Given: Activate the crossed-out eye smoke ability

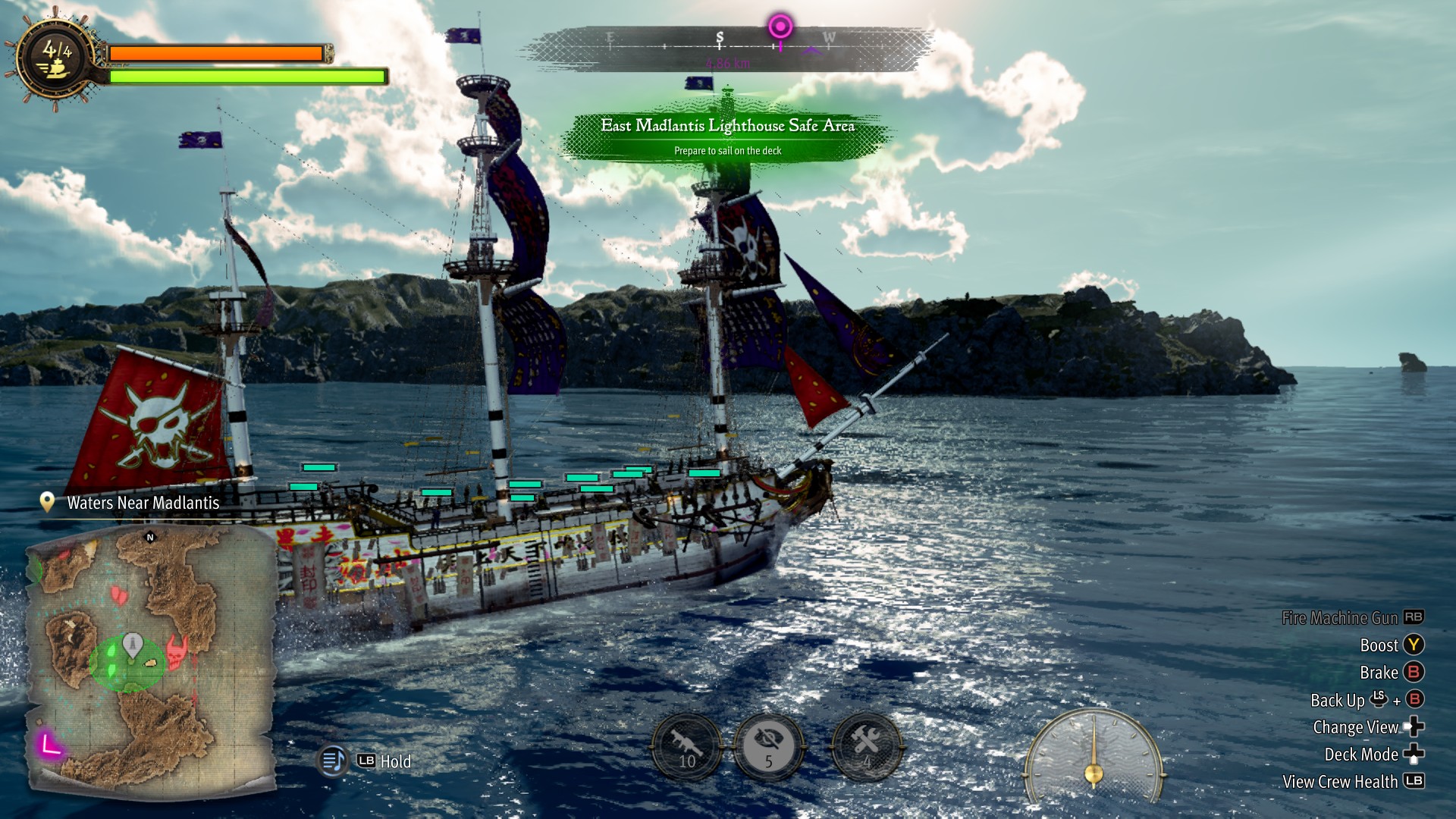Looking at the screenshot, I should 768,746.
